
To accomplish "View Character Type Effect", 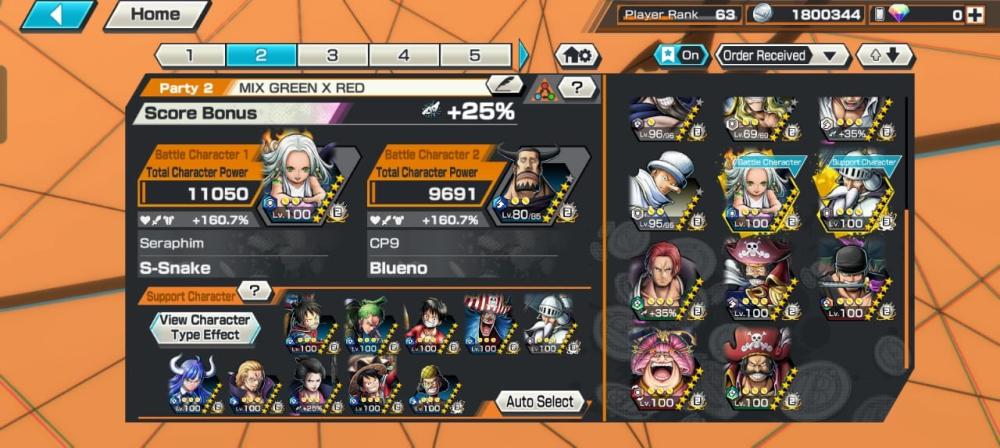I will (206, 327).
